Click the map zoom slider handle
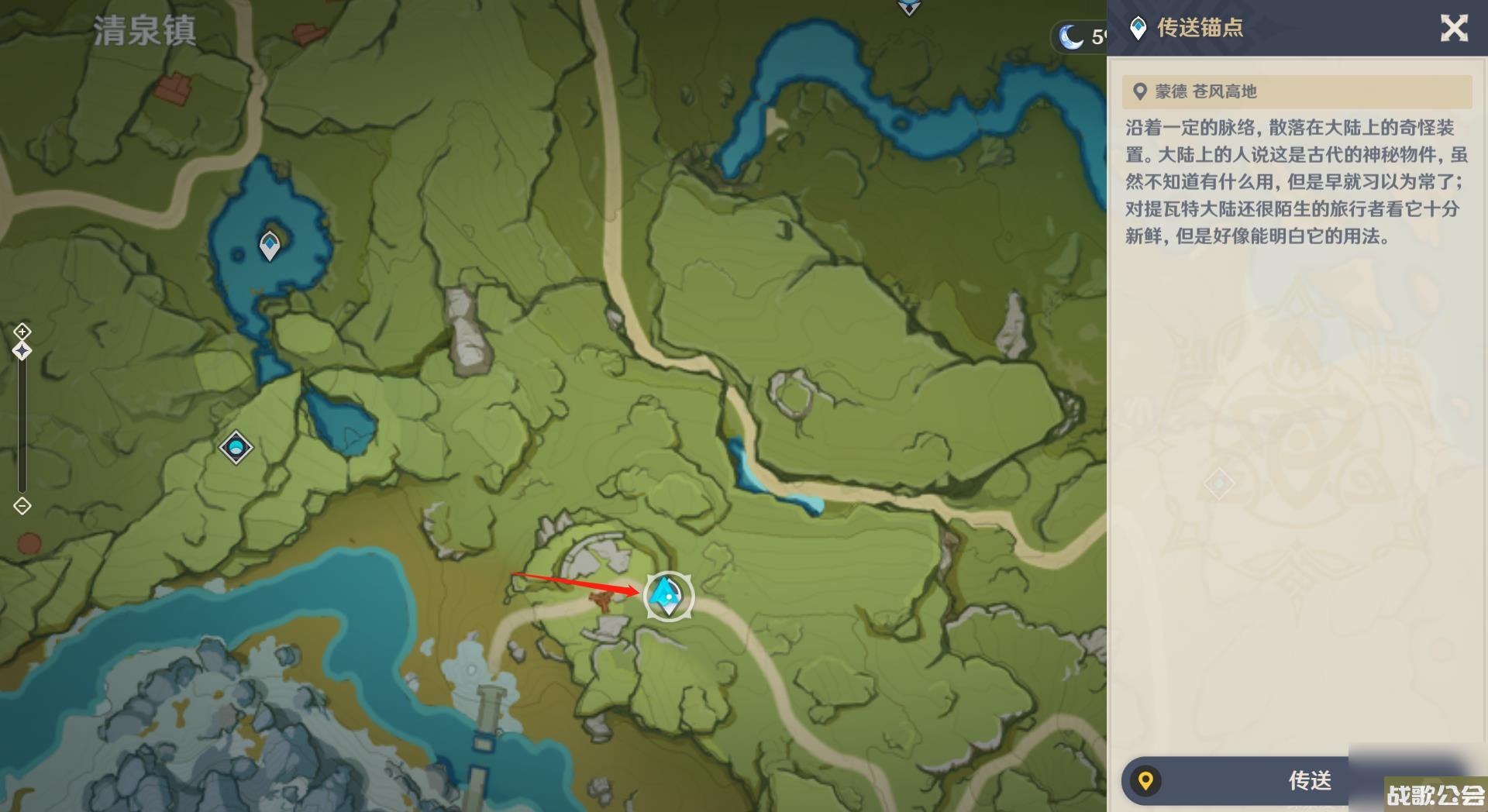 click(22, 351)
